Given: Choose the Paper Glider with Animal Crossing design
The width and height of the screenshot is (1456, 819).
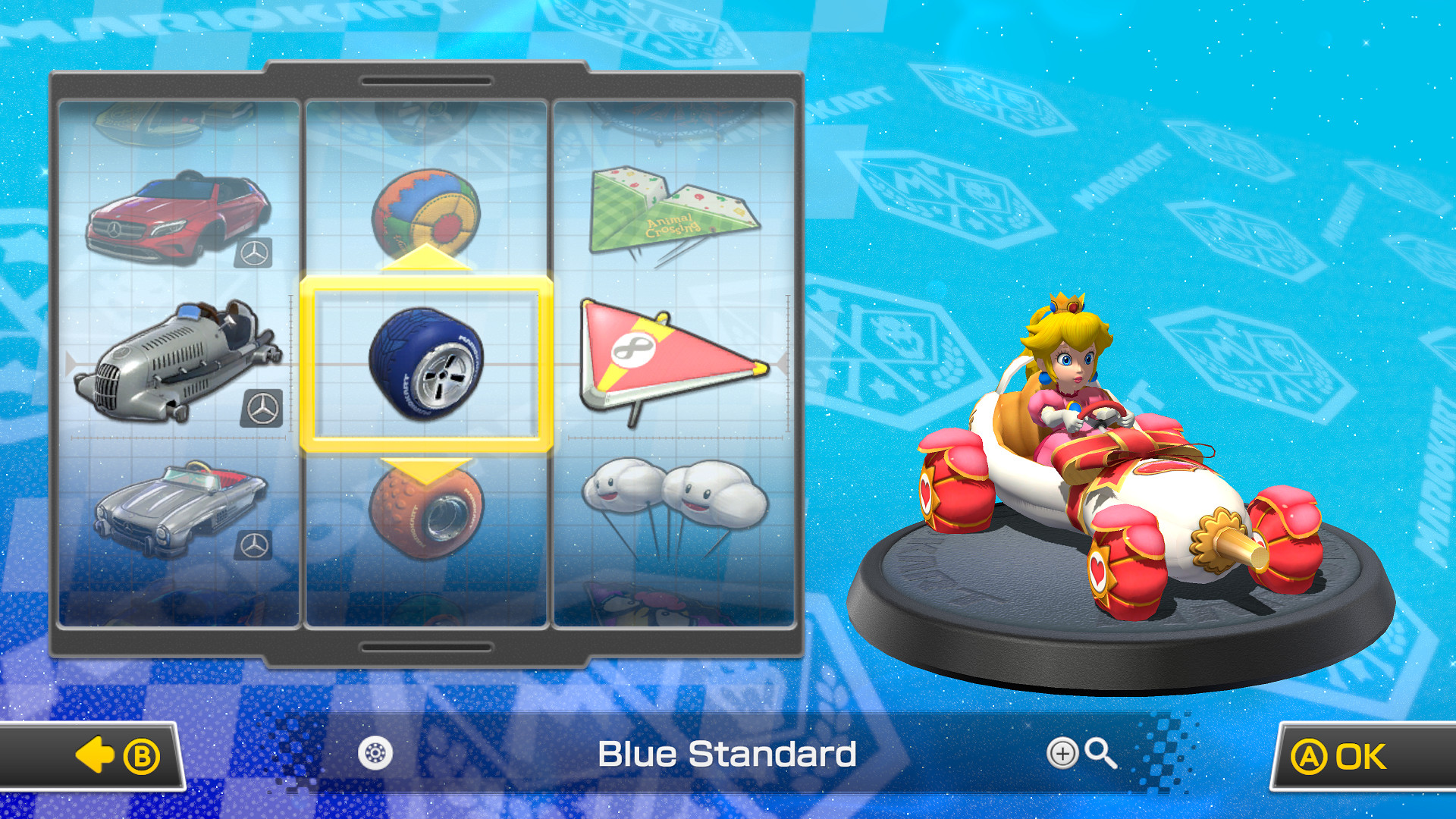Looking at the screenshot, I should point(671,209).
